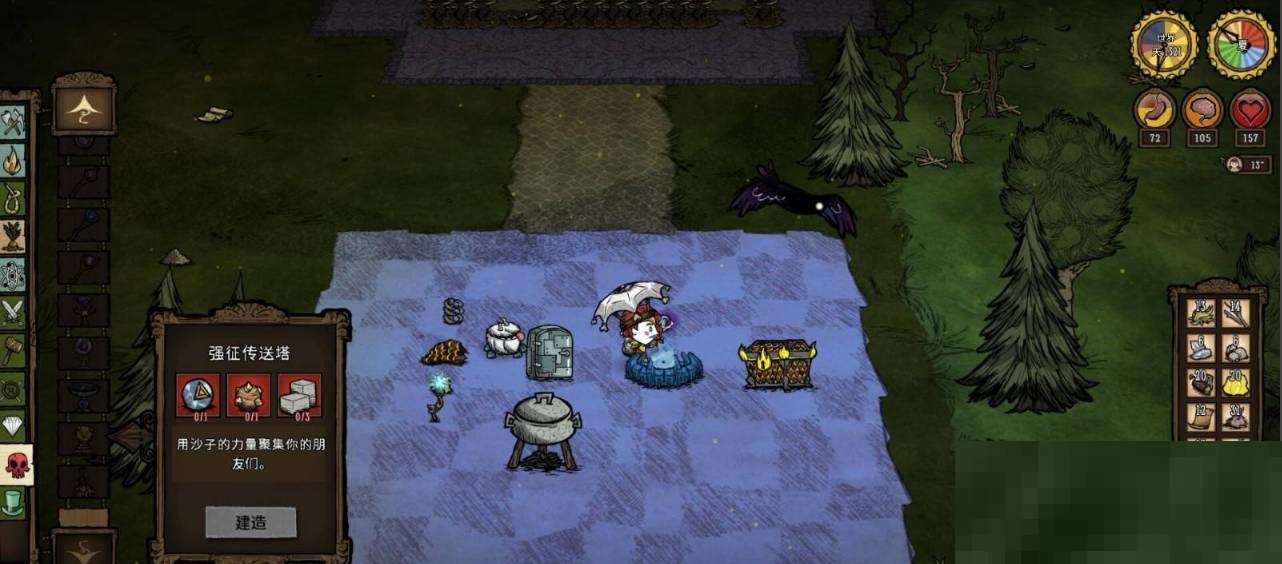
Task: Click the day clock dial
Action: tap(1164, 45)
